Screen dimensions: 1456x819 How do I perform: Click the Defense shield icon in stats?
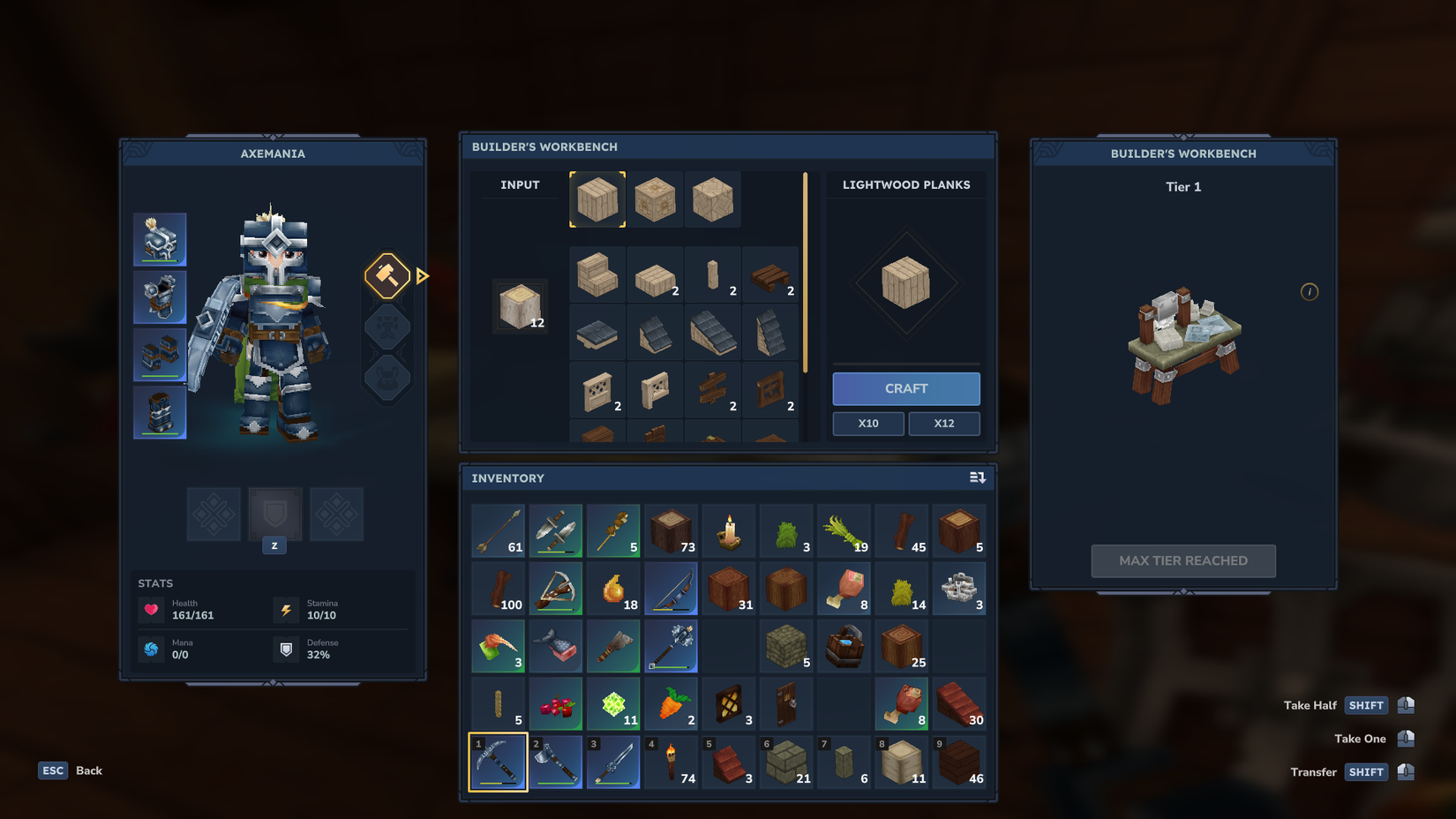tap(286, 651)
